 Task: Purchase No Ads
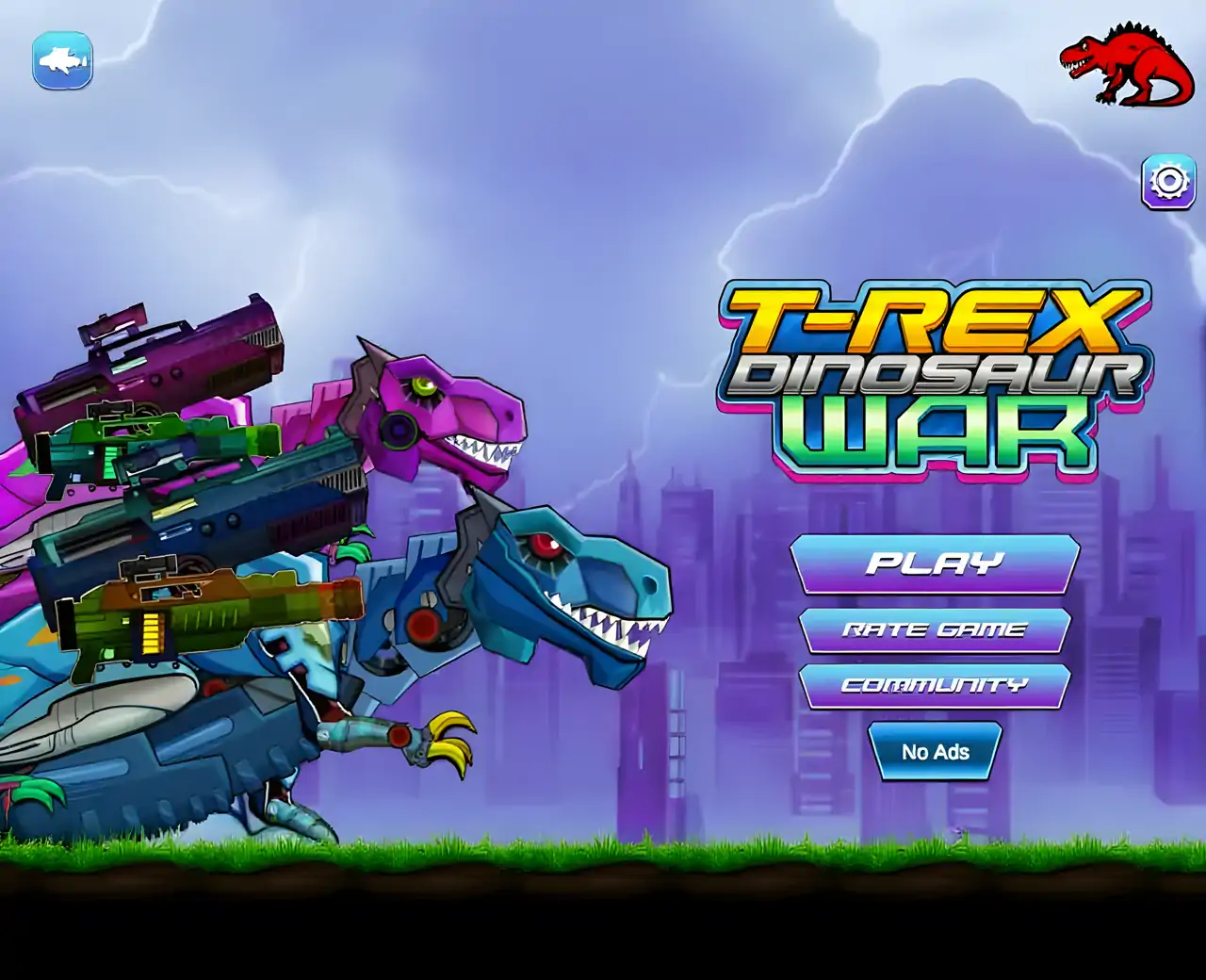click(x=935, y=752)
